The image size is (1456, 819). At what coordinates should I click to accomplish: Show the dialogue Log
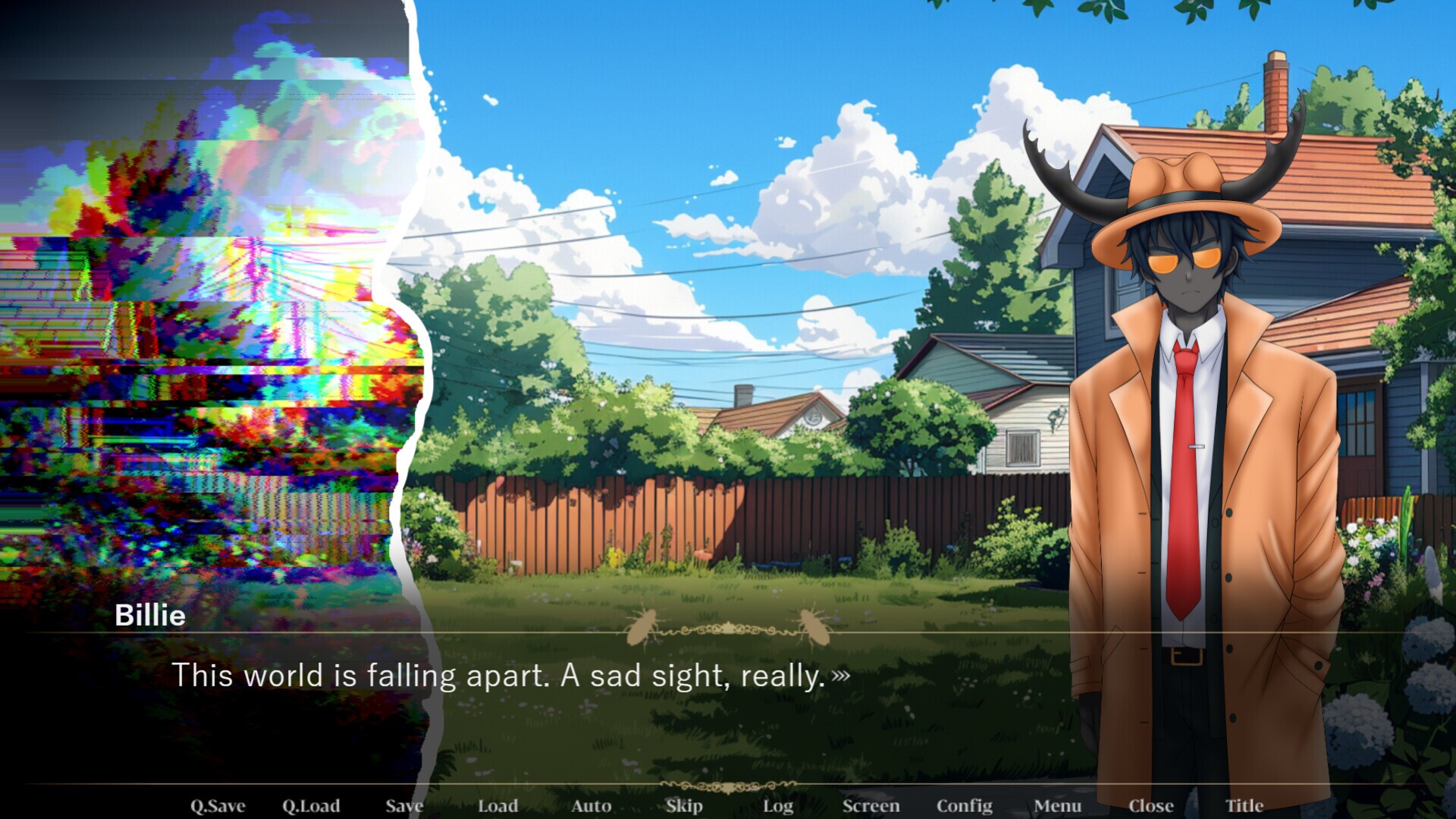777,805
